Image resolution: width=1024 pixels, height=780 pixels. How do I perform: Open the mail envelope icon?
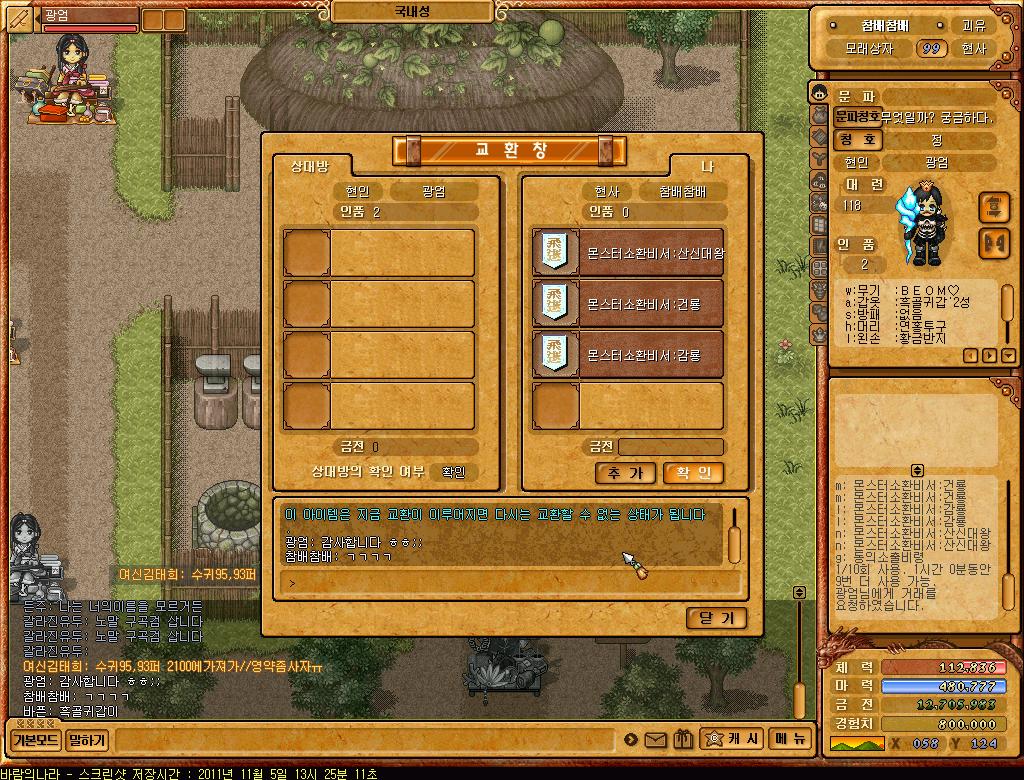tap(656, 740)
